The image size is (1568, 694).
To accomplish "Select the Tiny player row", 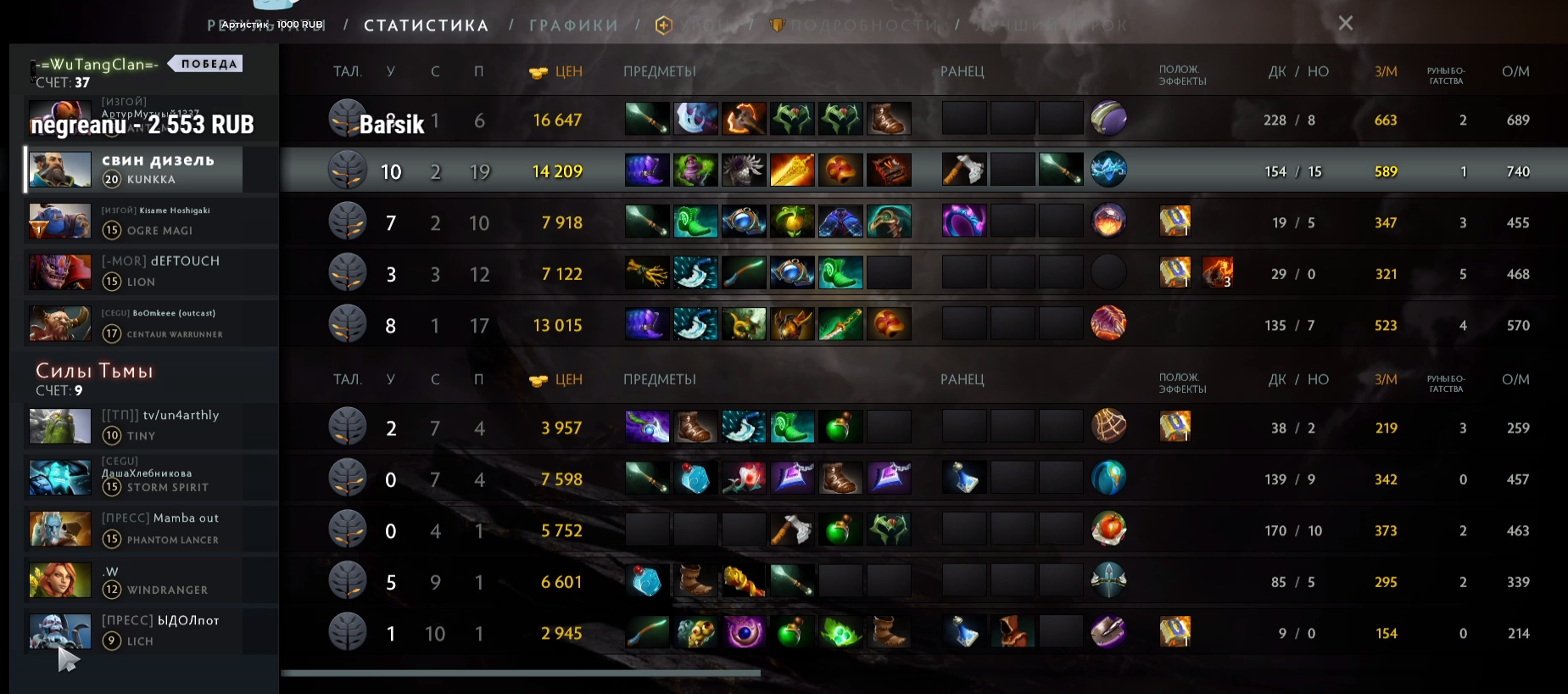I will 153,426.
